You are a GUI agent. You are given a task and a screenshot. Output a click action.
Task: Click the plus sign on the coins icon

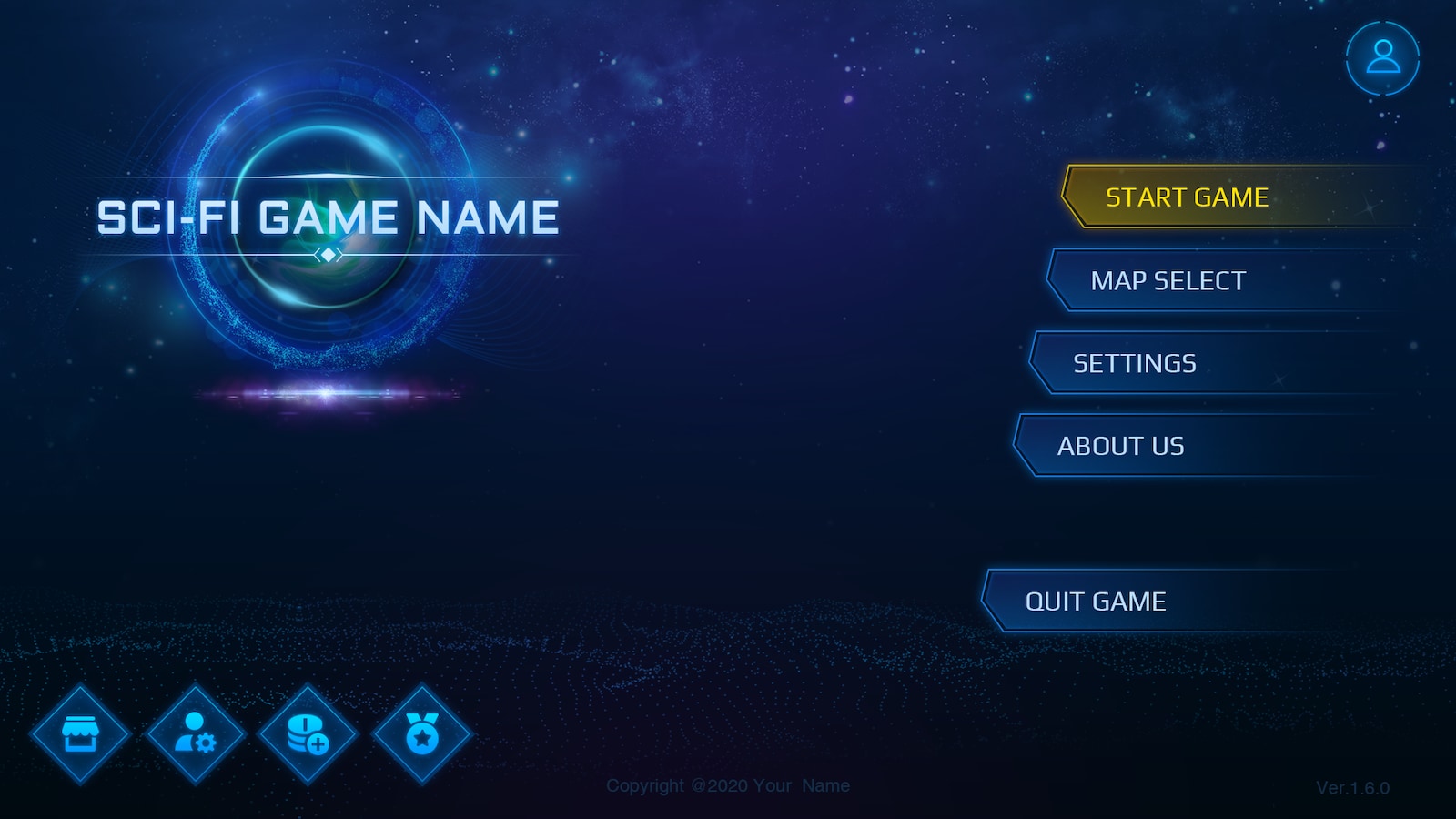coord(318,744)
